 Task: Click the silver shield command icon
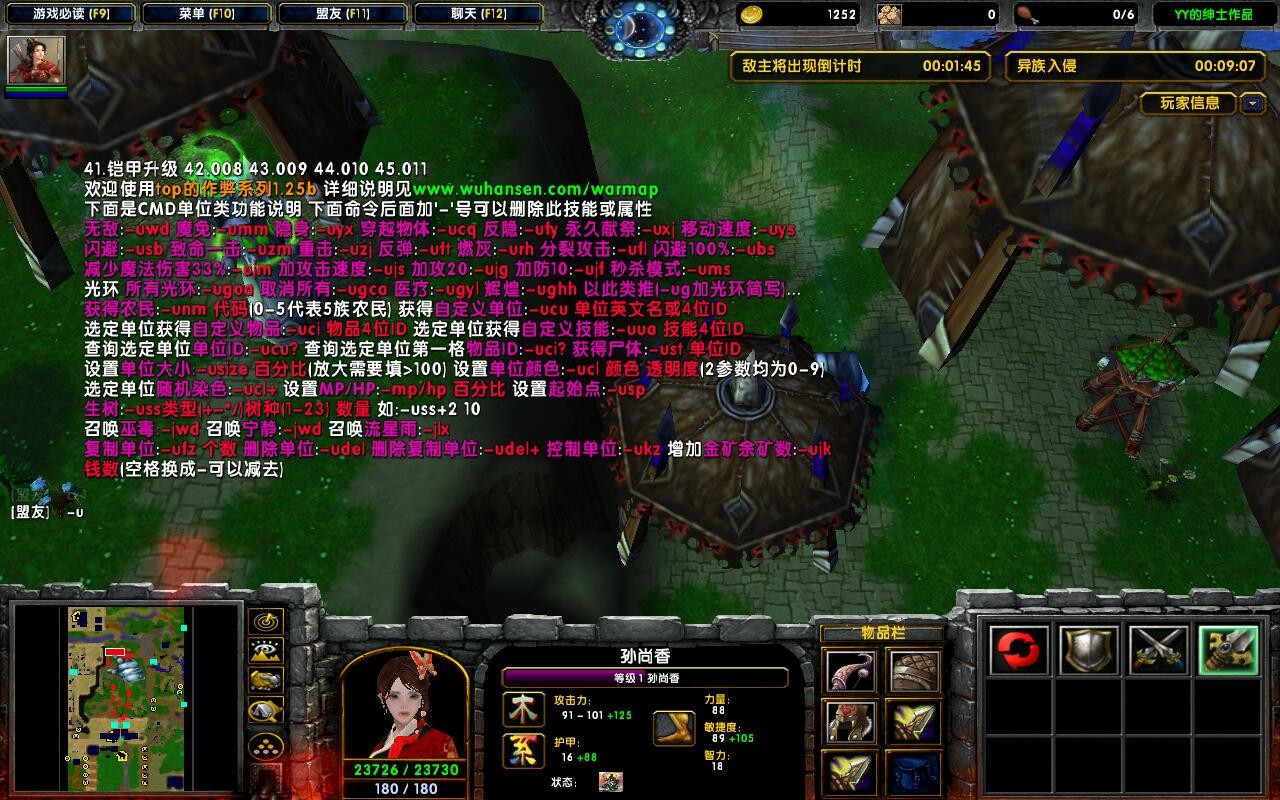pos(1088,651)
